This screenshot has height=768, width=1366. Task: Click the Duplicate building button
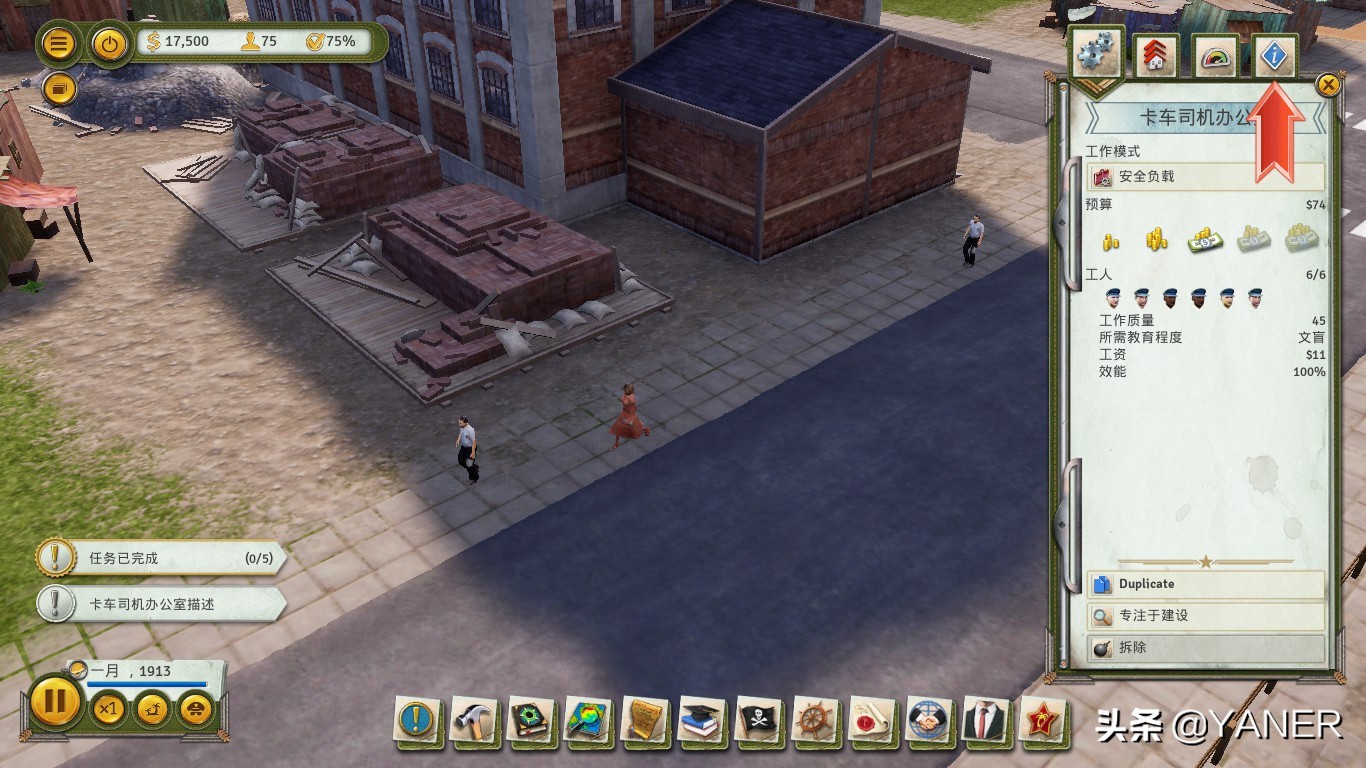1205,584
